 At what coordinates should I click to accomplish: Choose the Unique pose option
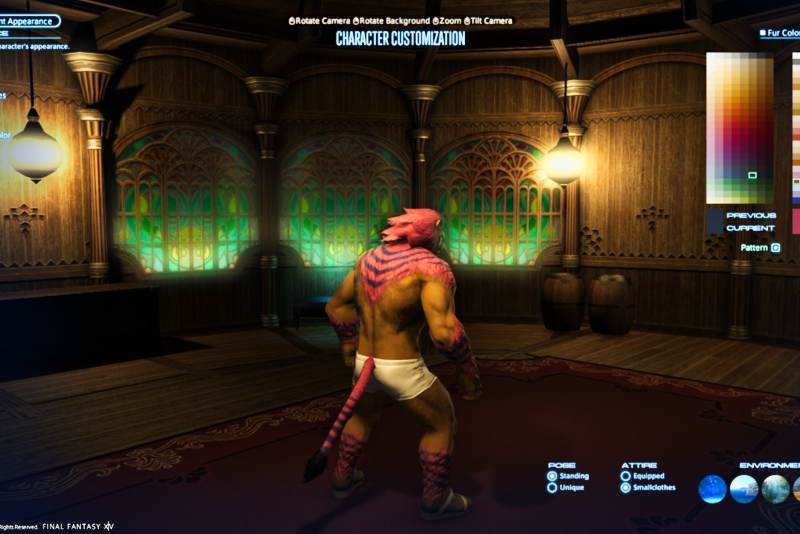(x=552, y=488)
